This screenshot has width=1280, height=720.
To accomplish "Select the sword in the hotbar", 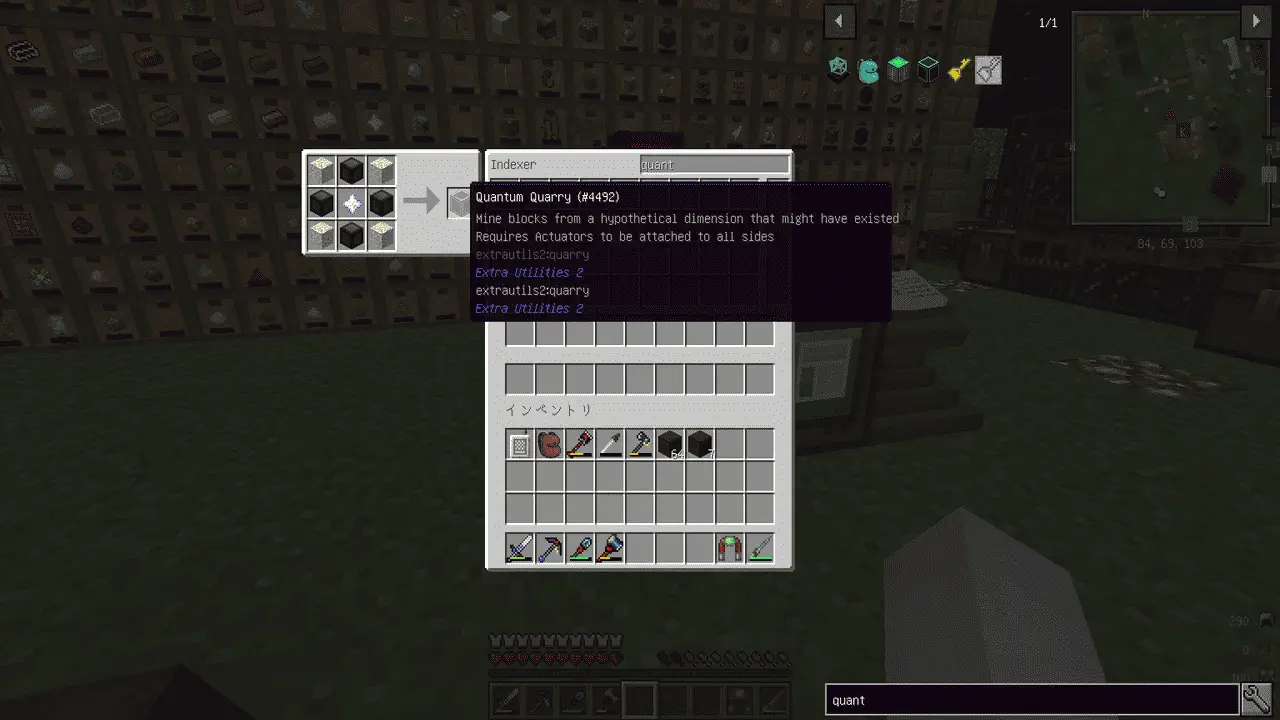I will 520,548.
